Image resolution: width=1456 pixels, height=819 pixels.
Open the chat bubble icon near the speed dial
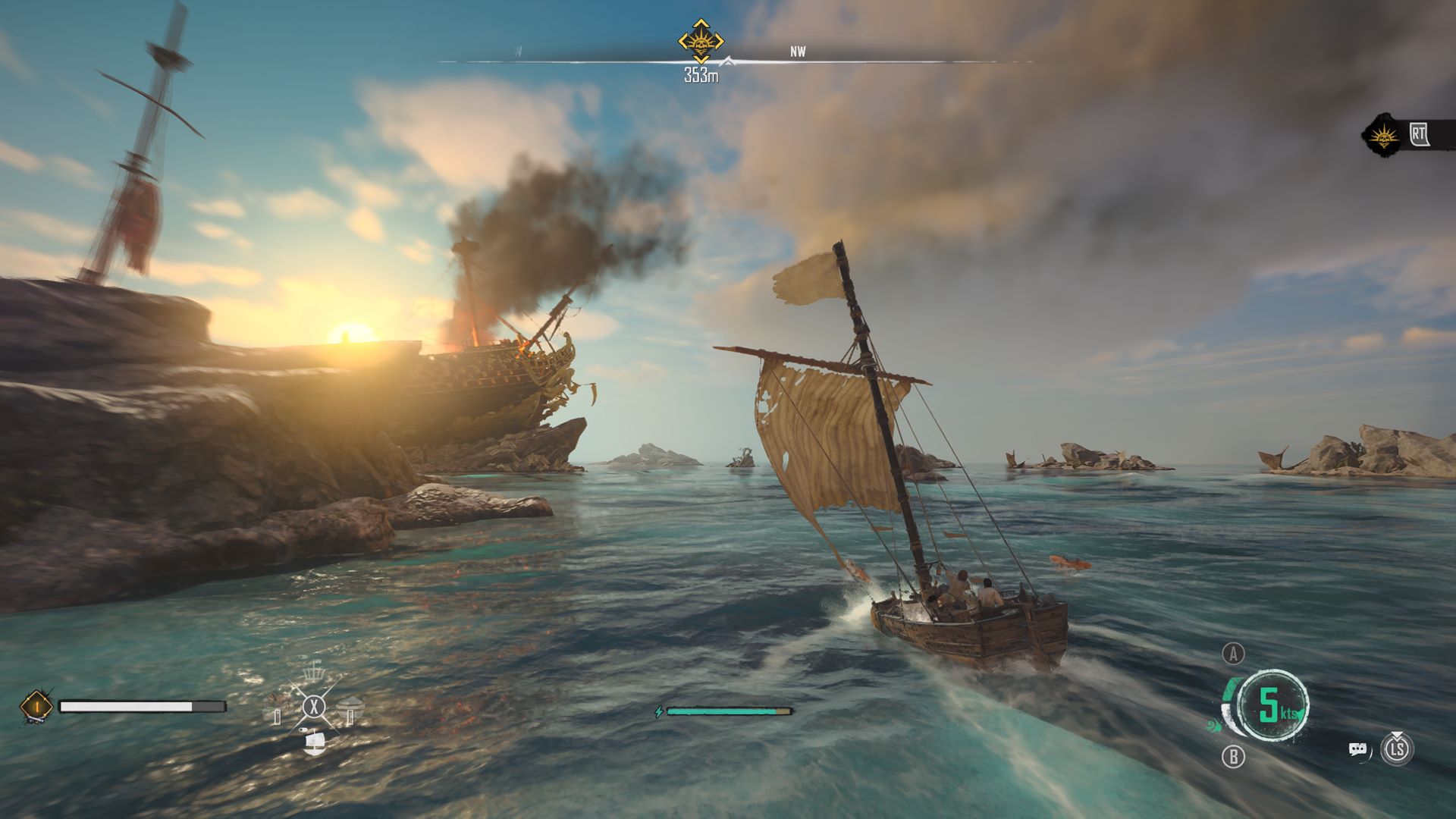pos(1357,748)
